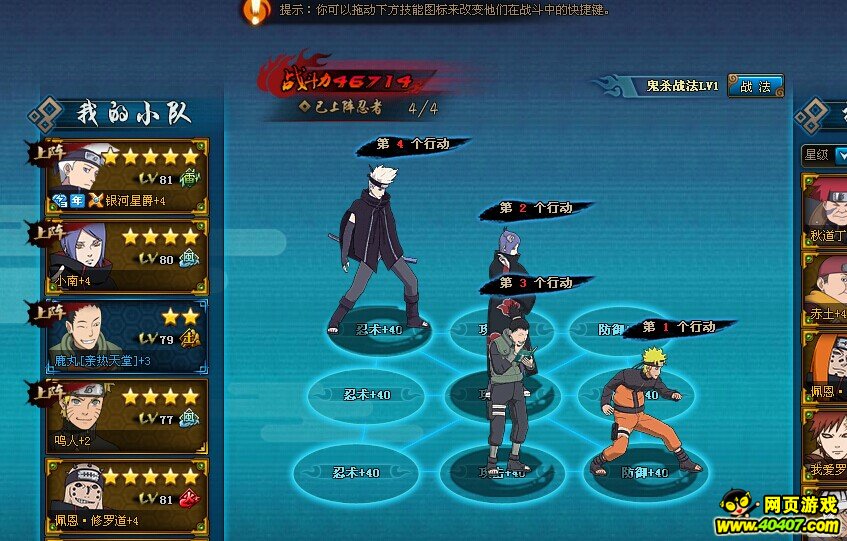Screen dimensions: 847x541
Task: Open the 战法 tactics button
Action: [755, 87]
